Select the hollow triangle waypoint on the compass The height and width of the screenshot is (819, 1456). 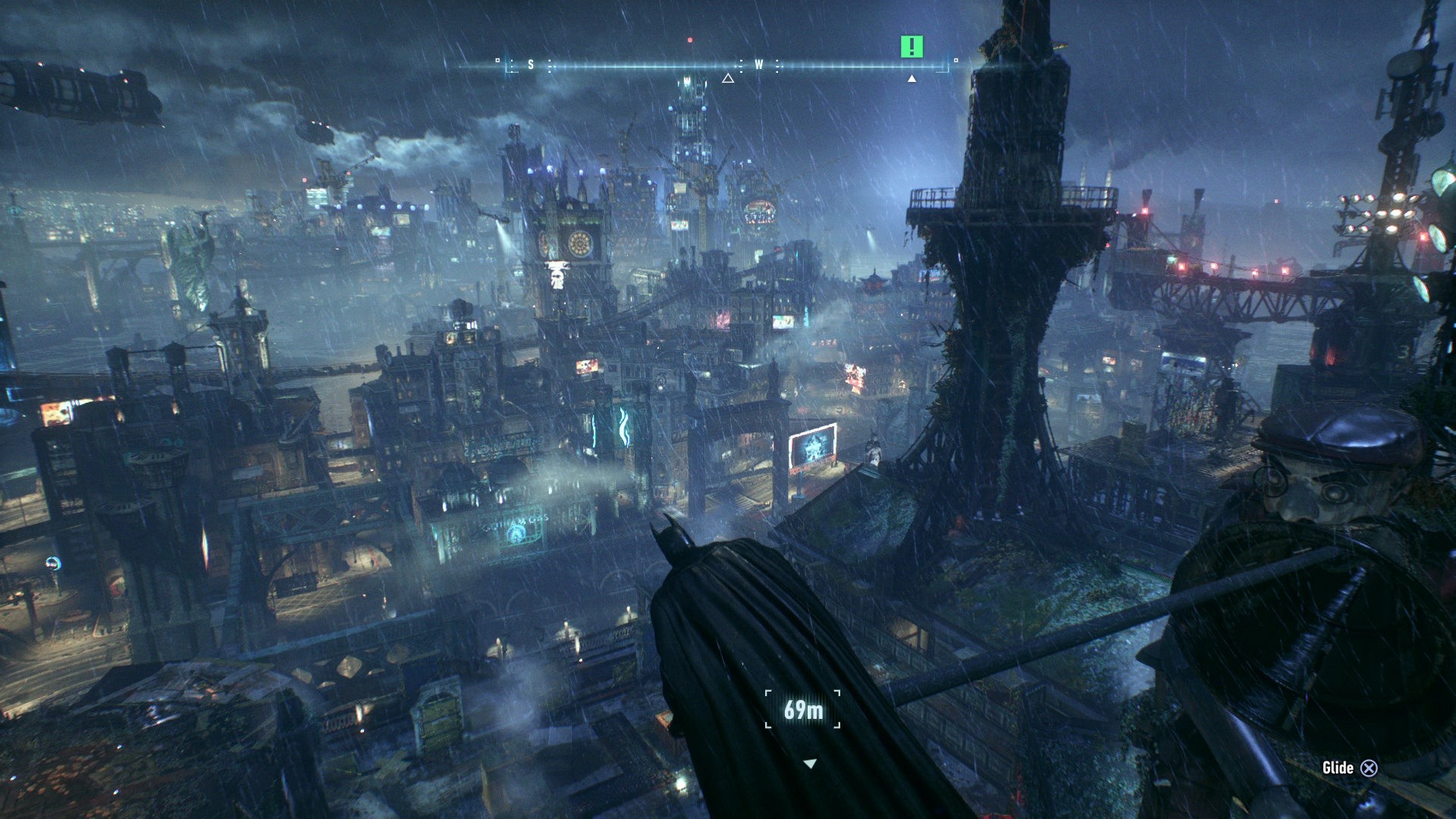tap(728, 78)
